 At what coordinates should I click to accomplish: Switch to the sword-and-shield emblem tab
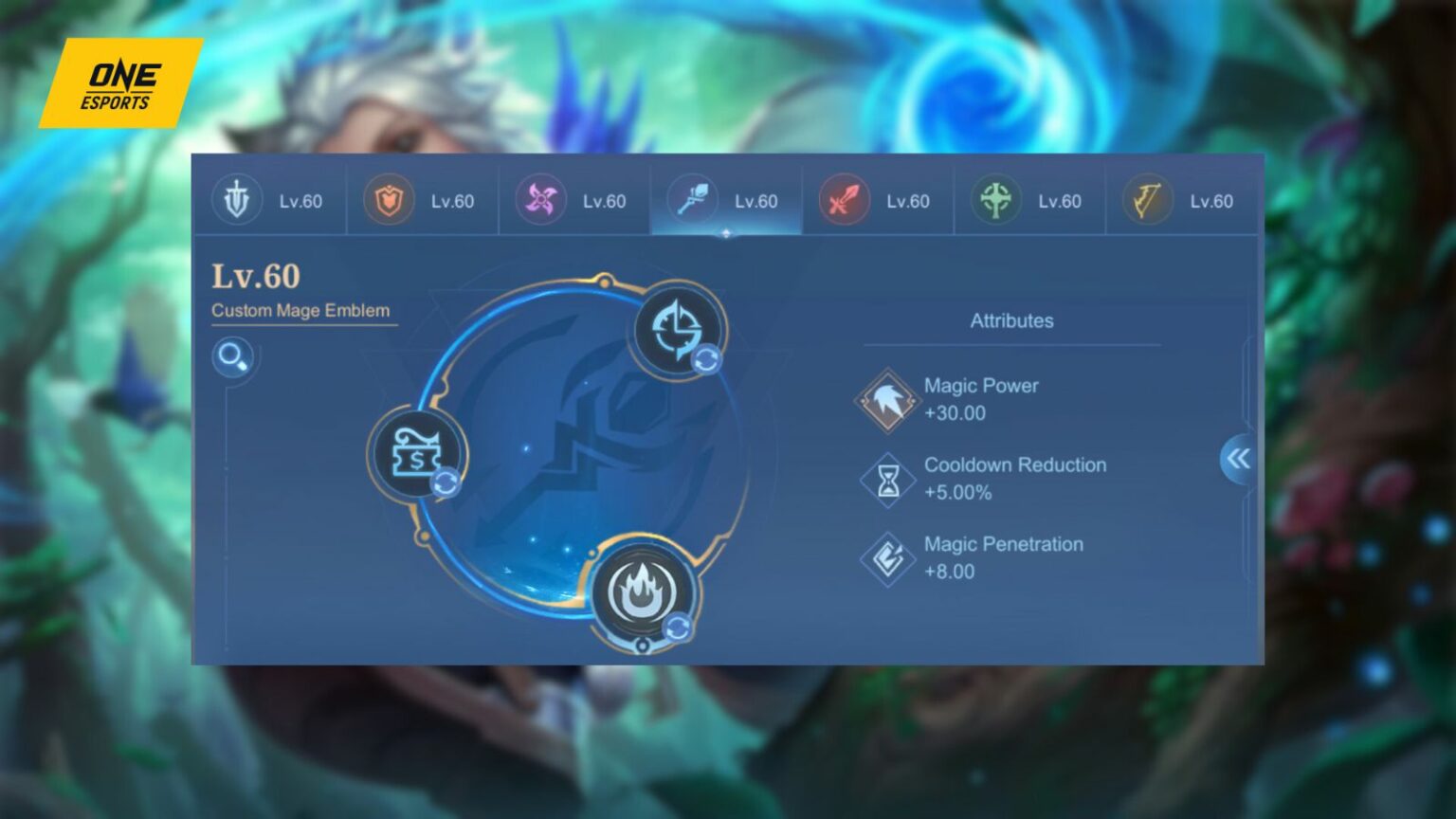click(237, 201)
